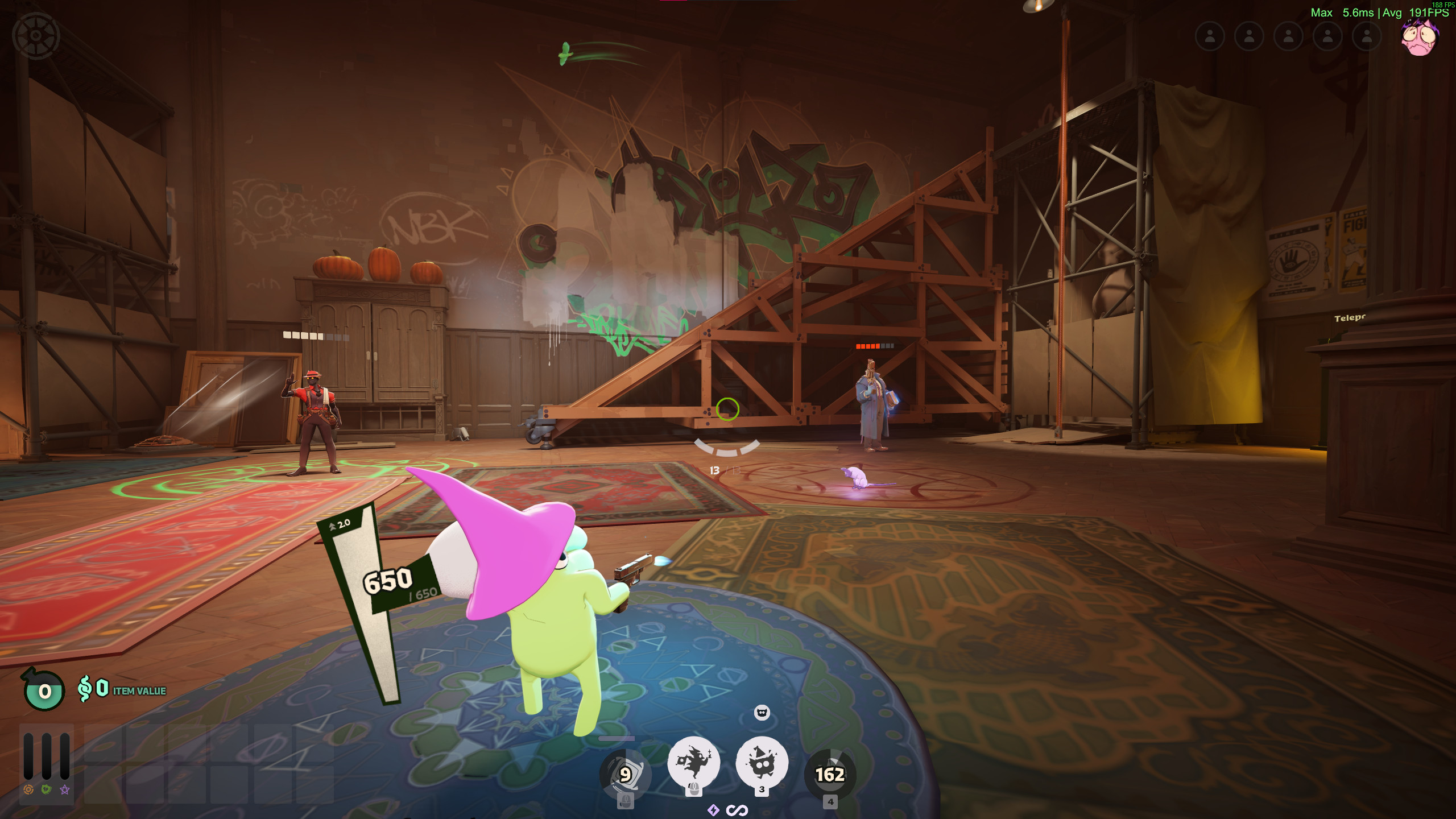
Task: Open the green soul jar counter
Action: pos(44,690)
